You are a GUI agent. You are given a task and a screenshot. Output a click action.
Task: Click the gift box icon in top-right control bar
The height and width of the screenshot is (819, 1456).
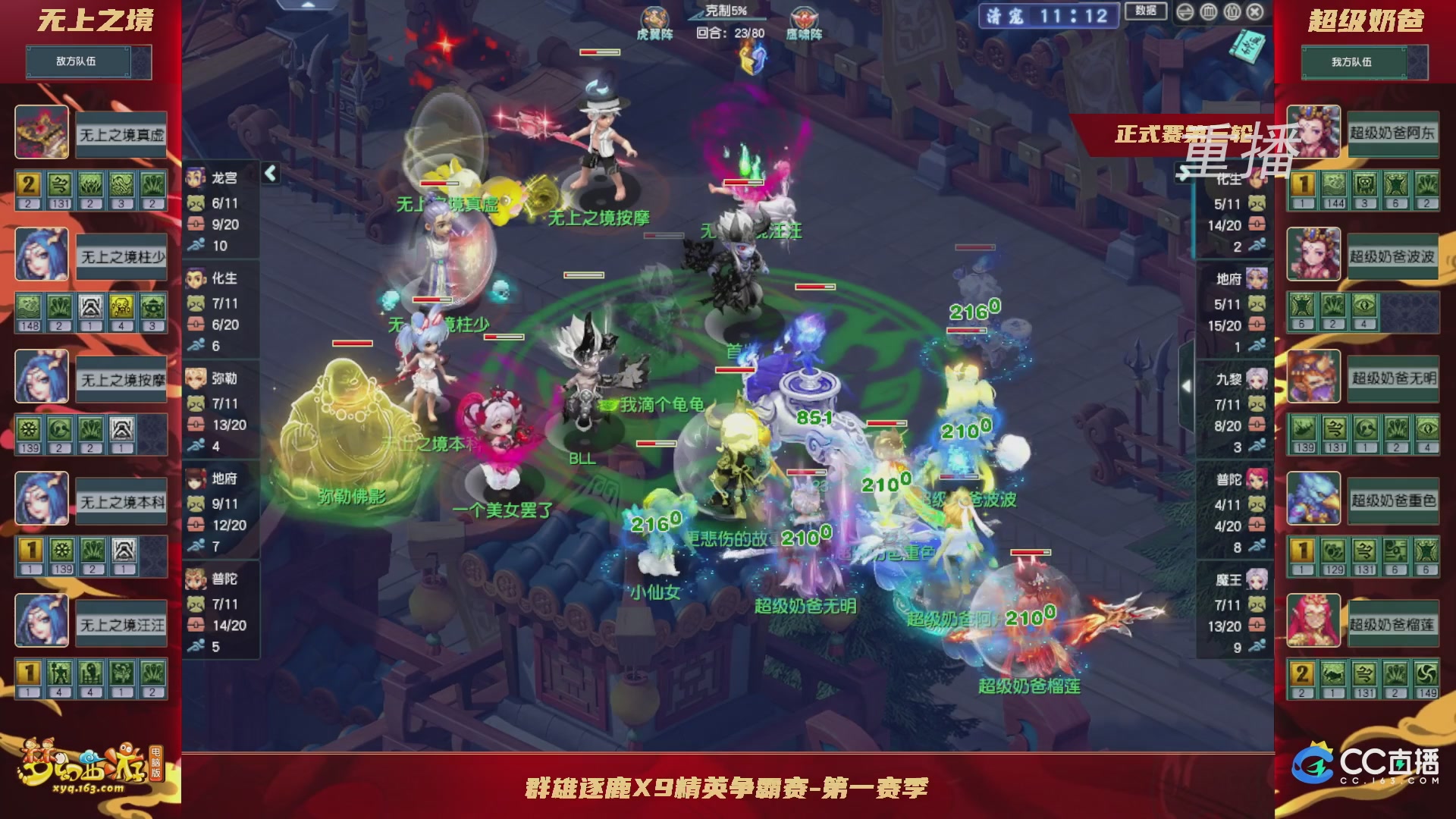(x=1232, y=12)
